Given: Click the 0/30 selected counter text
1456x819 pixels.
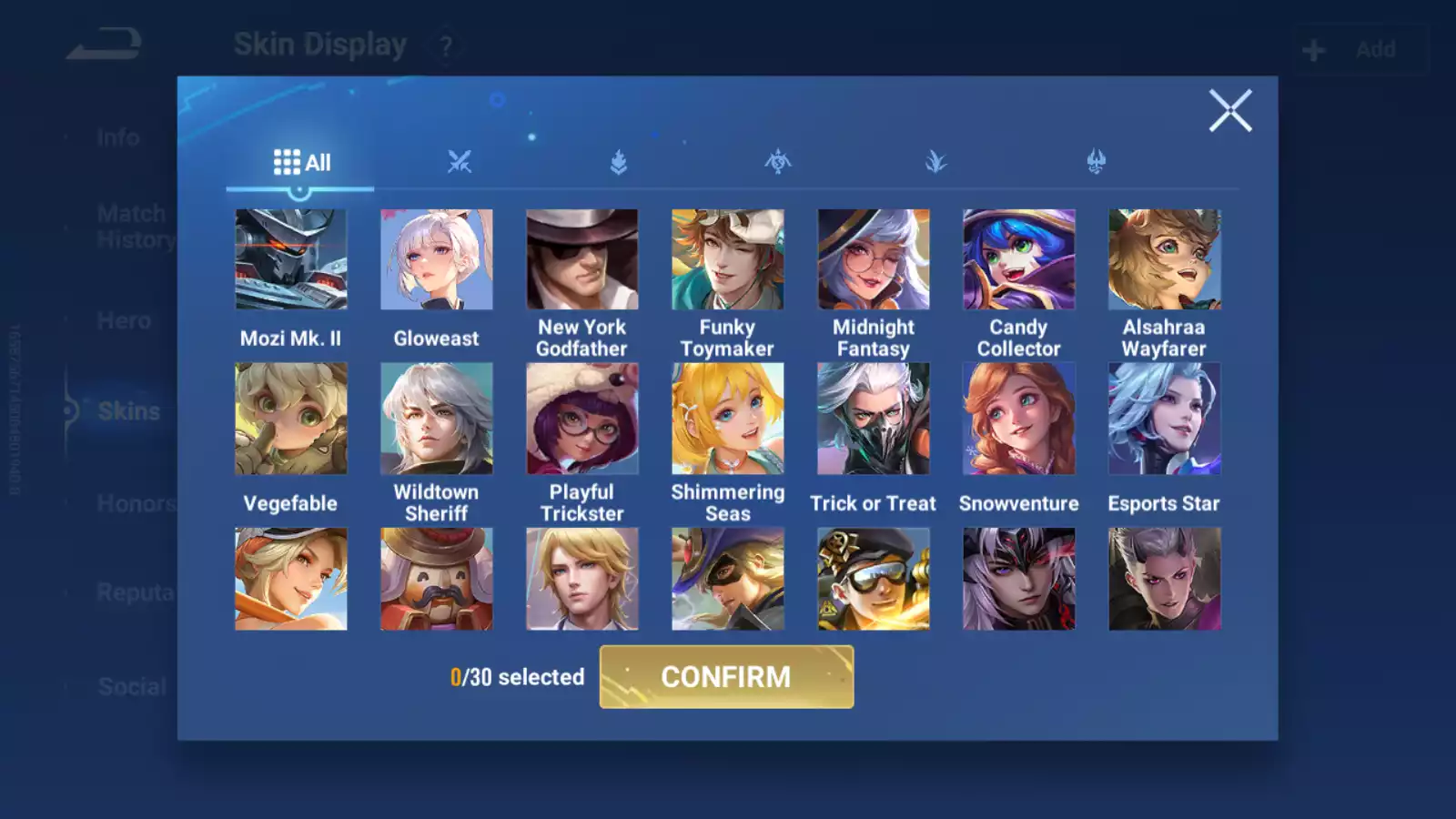Looking at the screenshot, I should [x=517, y=677].
